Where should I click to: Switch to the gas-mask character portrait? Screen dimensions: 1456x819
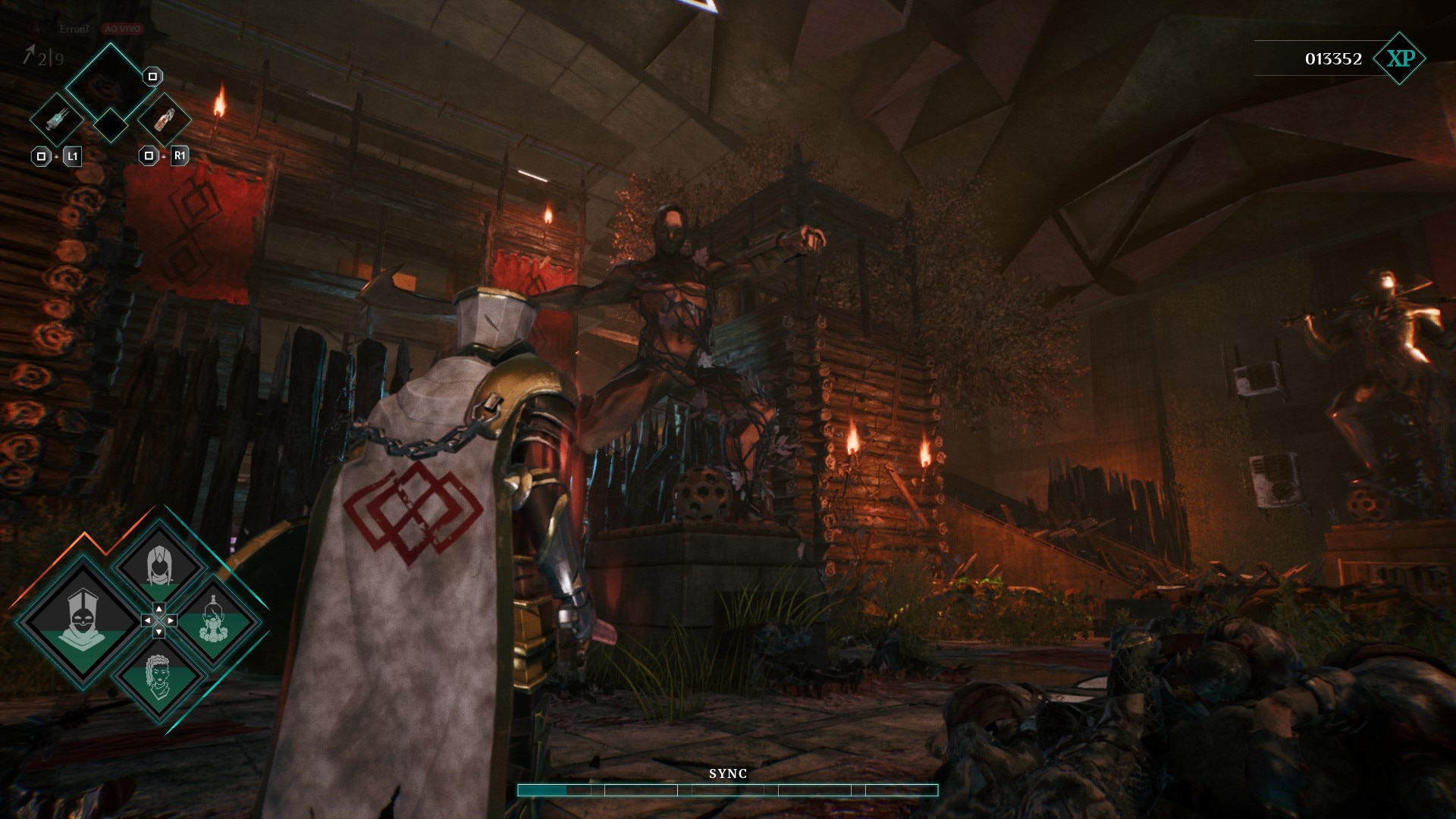pos(215,620)
